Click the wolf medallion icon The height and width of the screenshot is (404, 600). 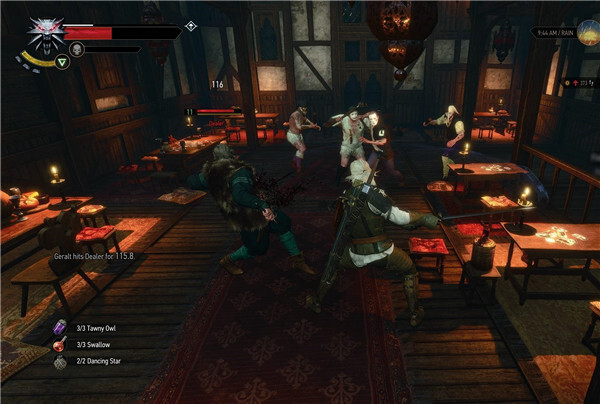coord(44,32)
